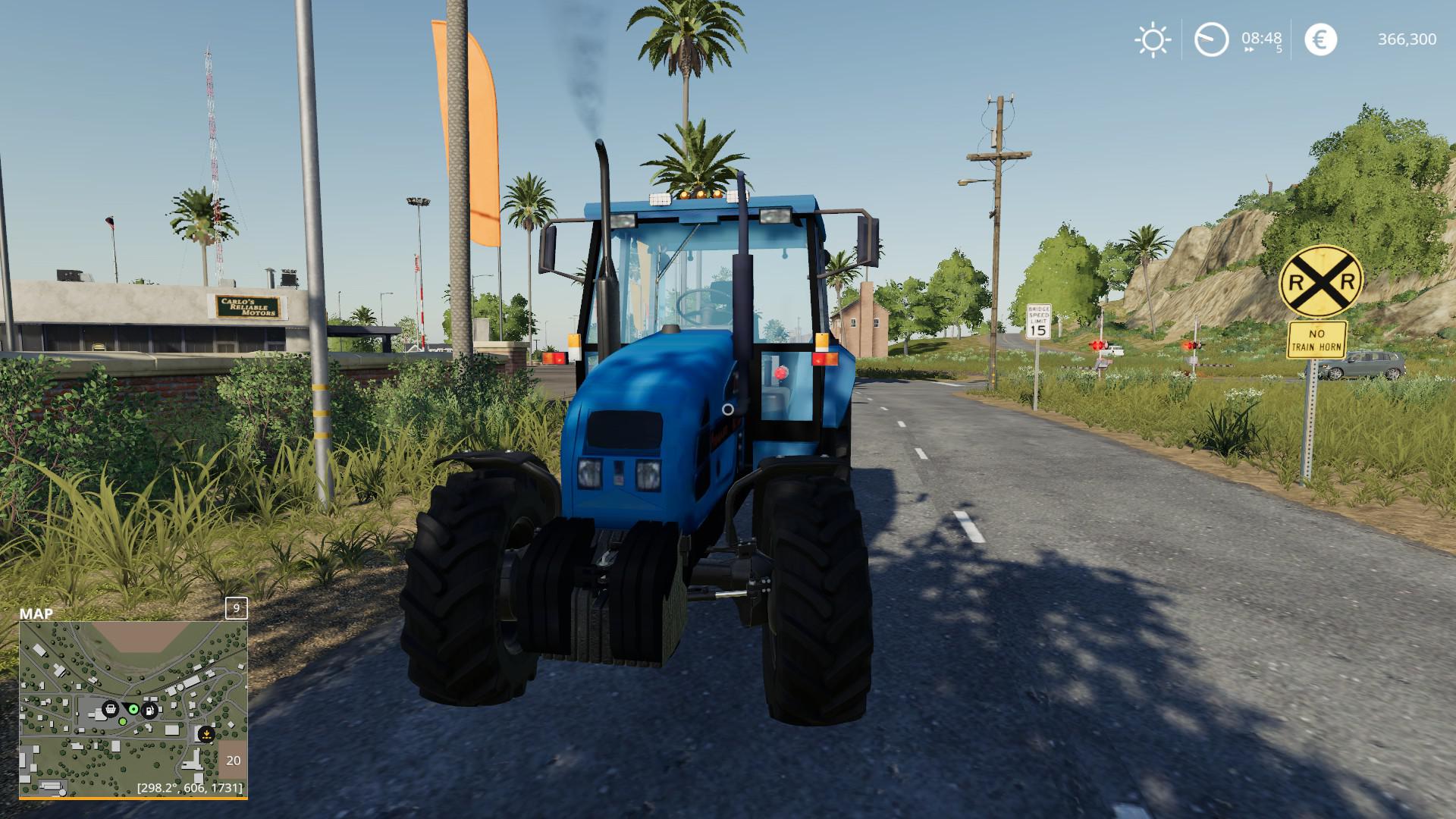Click the orange bar below the minimap
The height and width of the screenshot is (819, 1456).
133,798
